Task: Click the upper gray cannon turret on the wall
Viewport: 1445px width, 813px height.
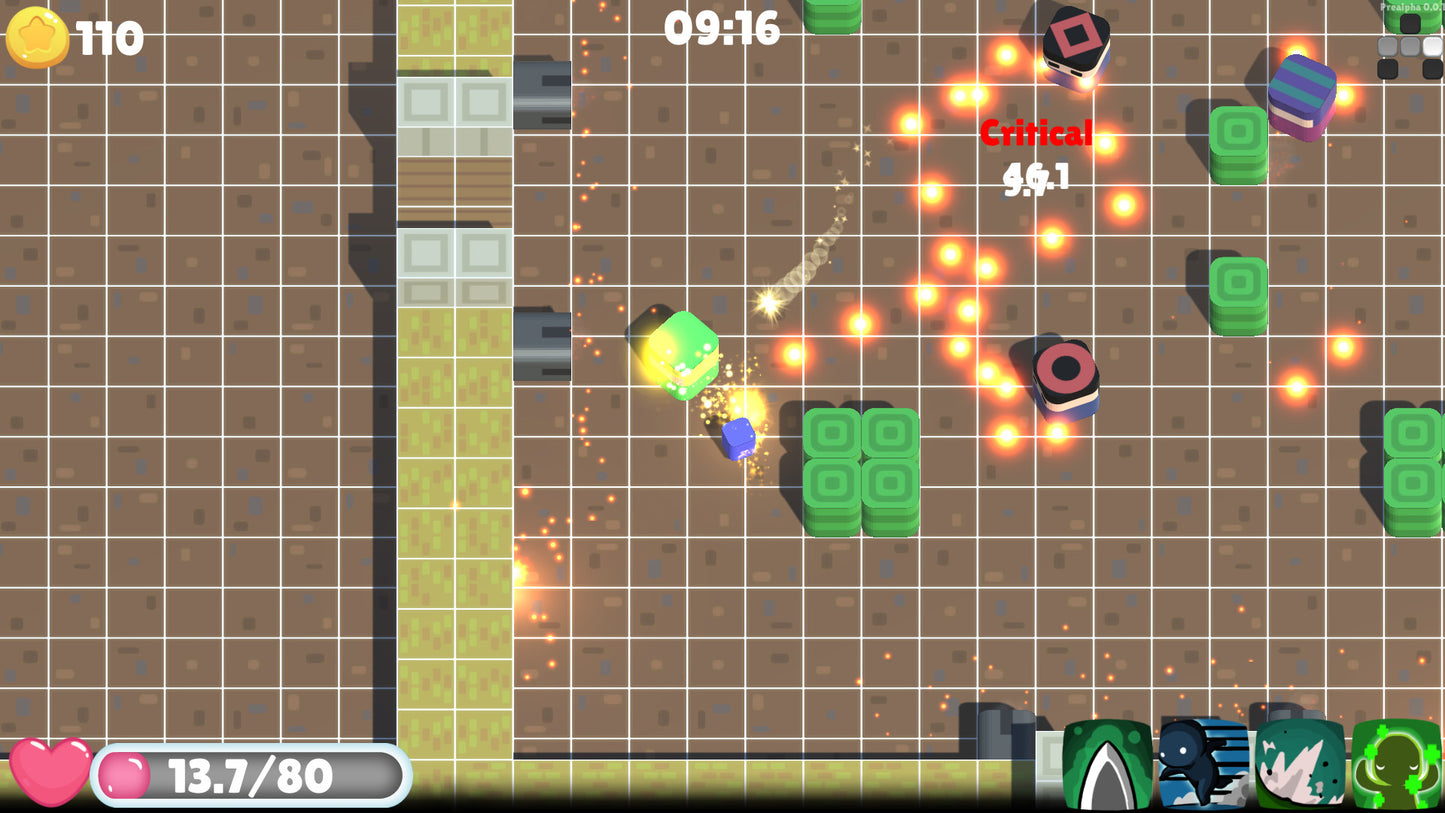Action: coord(541,97)
